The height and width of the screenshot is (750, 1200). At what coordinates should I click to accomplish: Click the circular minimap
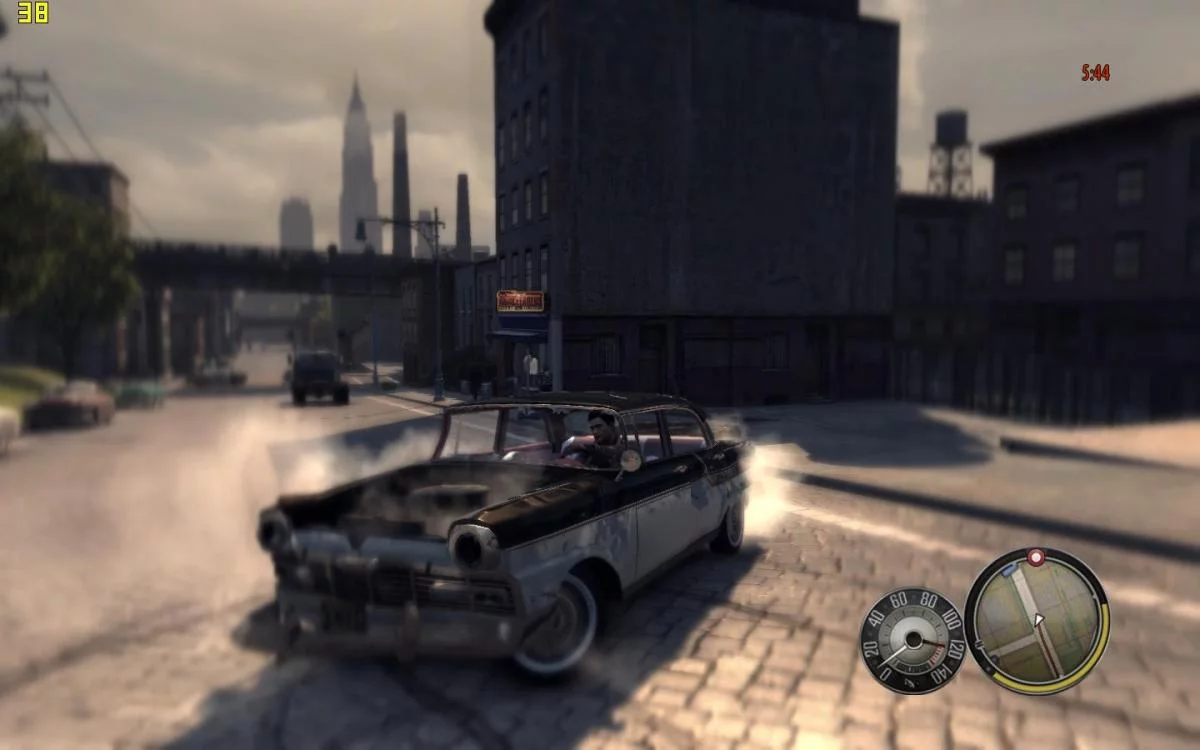click(x=1035, y=621)
